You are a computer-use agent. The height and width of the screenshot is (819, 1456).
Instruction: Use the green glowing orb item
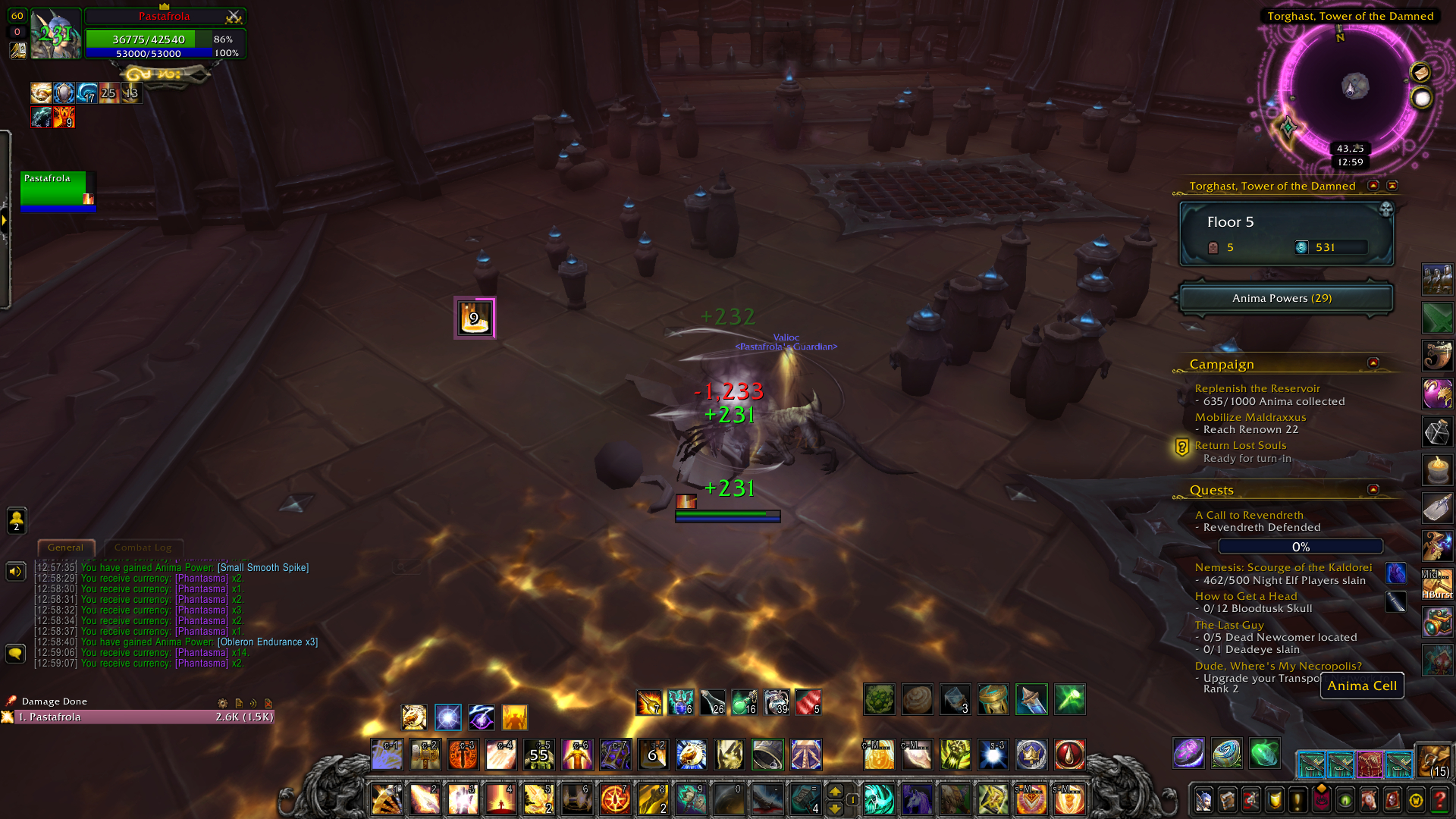pos(1264,753)
